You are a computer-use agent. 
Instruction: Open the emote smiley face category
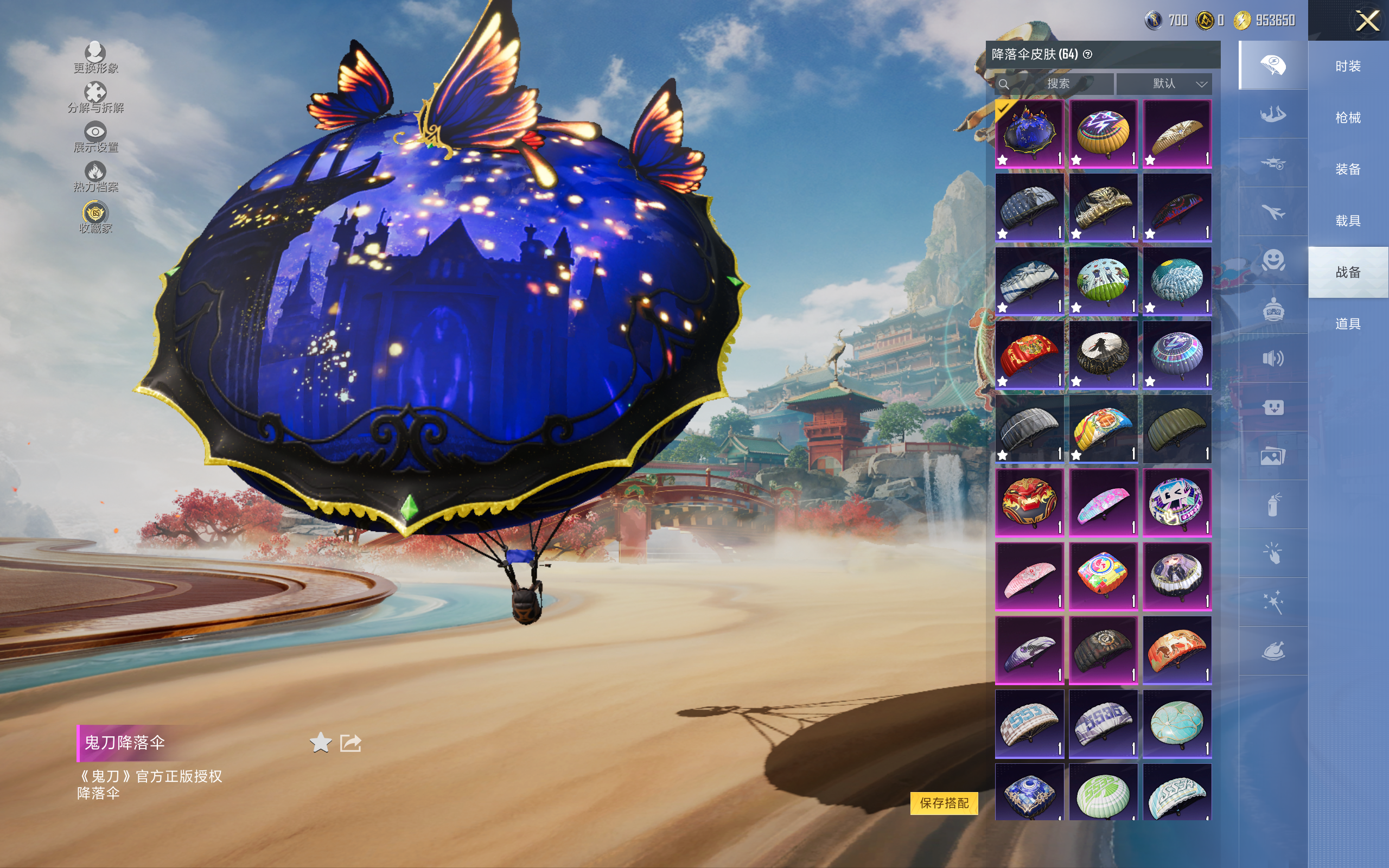coord(1273,260)
